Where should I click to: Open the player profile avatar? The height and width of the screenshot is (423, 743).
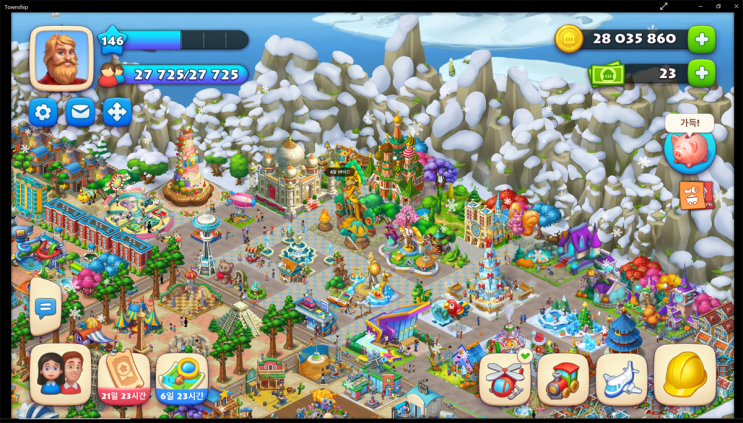pos(61,56)
